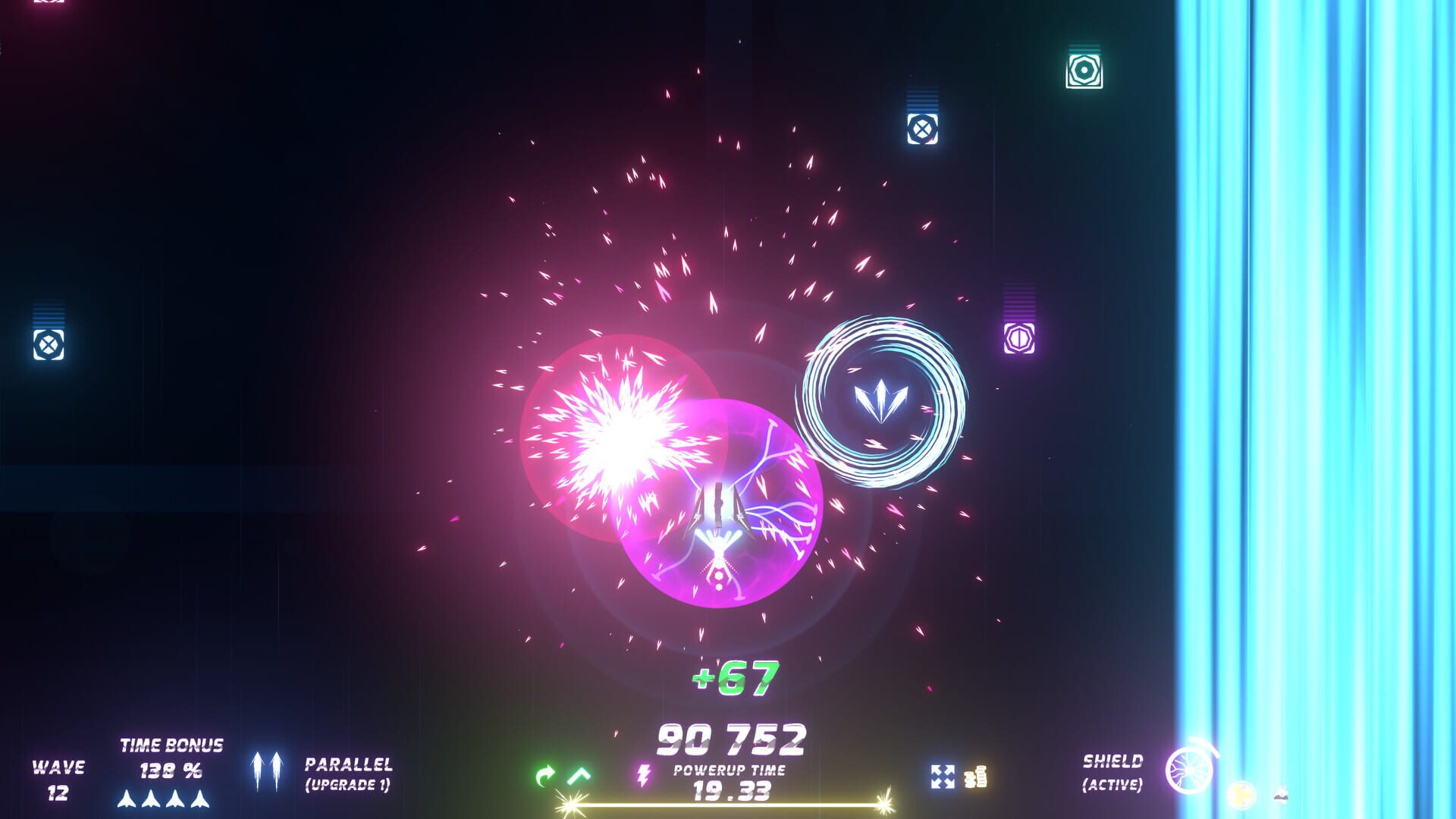Click the active Shield orb icon
The width and height of the screenshot is (1456, 819).
click(x=1188, y=770)
